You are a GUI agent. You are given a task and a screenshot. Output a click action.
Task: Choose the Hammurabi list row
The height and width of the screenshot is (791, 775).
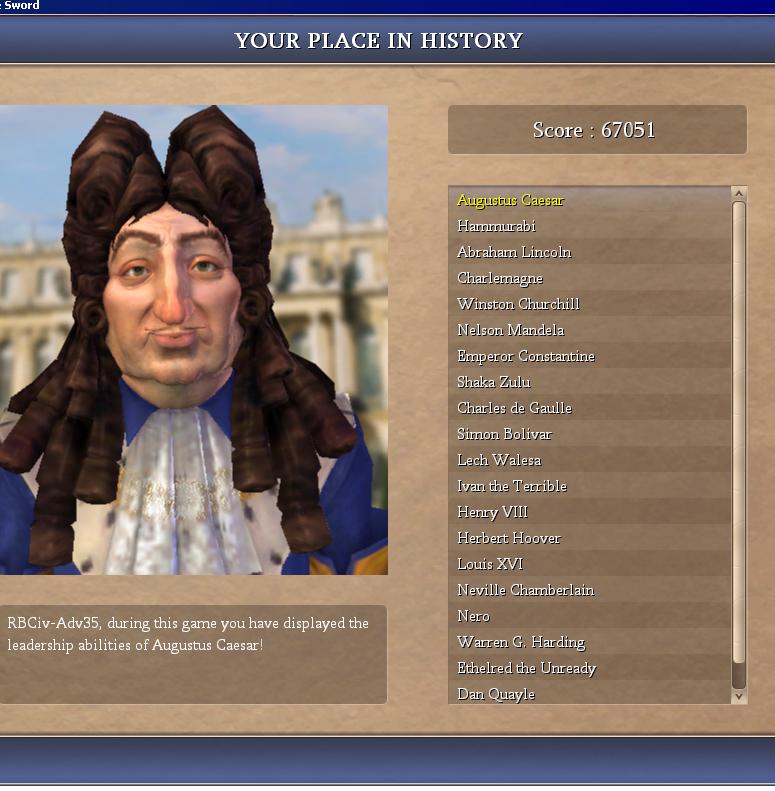[497, 226]
